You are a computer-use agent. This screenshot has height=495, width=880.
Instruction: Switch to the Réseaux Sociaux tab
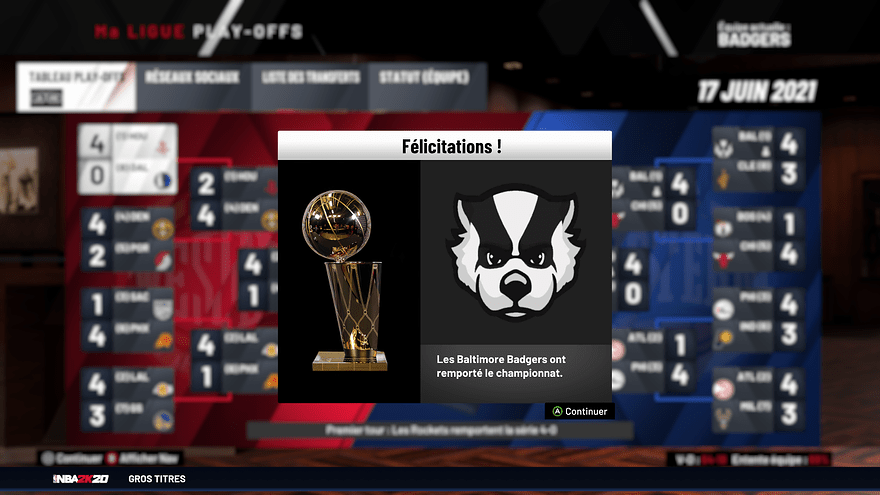[192, 78]
